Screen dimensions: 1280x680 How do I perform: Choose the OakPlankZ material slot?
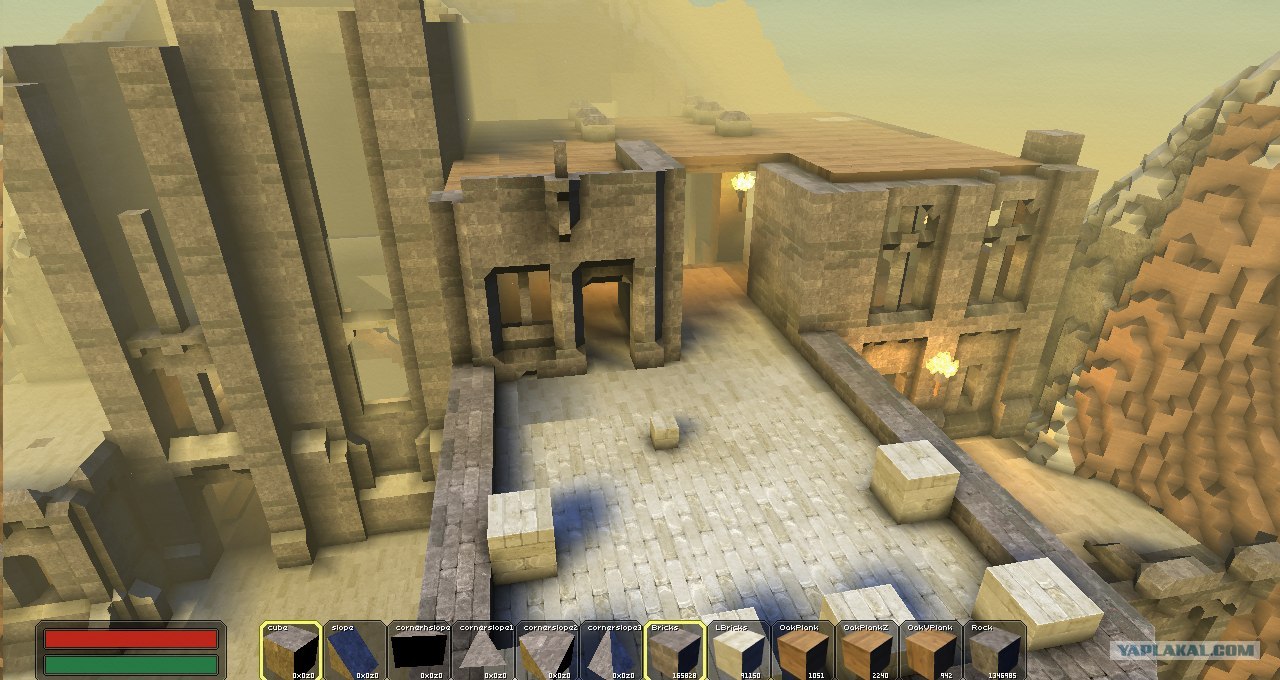click(867, 651)
